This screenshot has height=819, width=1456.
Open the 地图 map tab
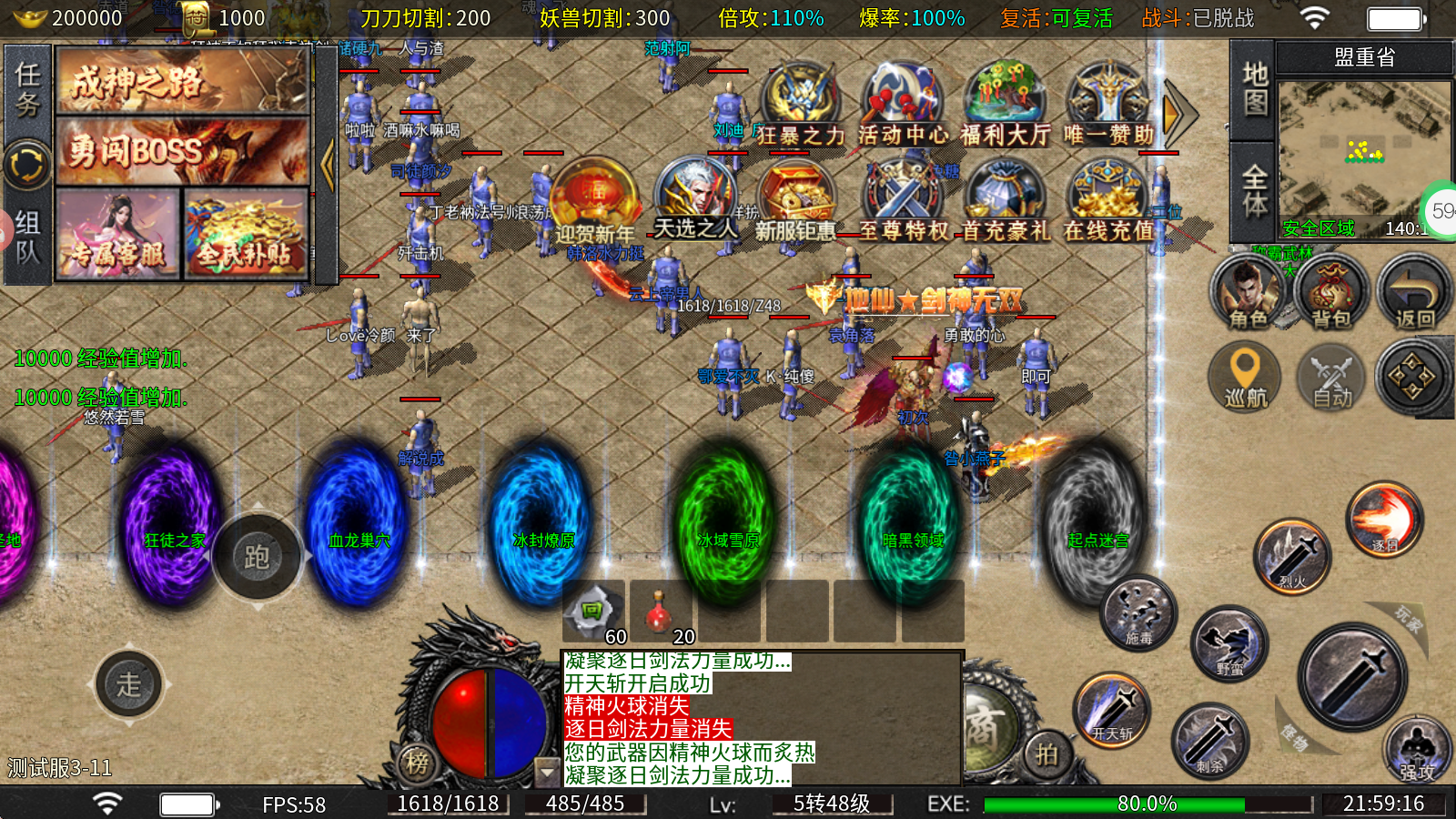click(1255, 88)
